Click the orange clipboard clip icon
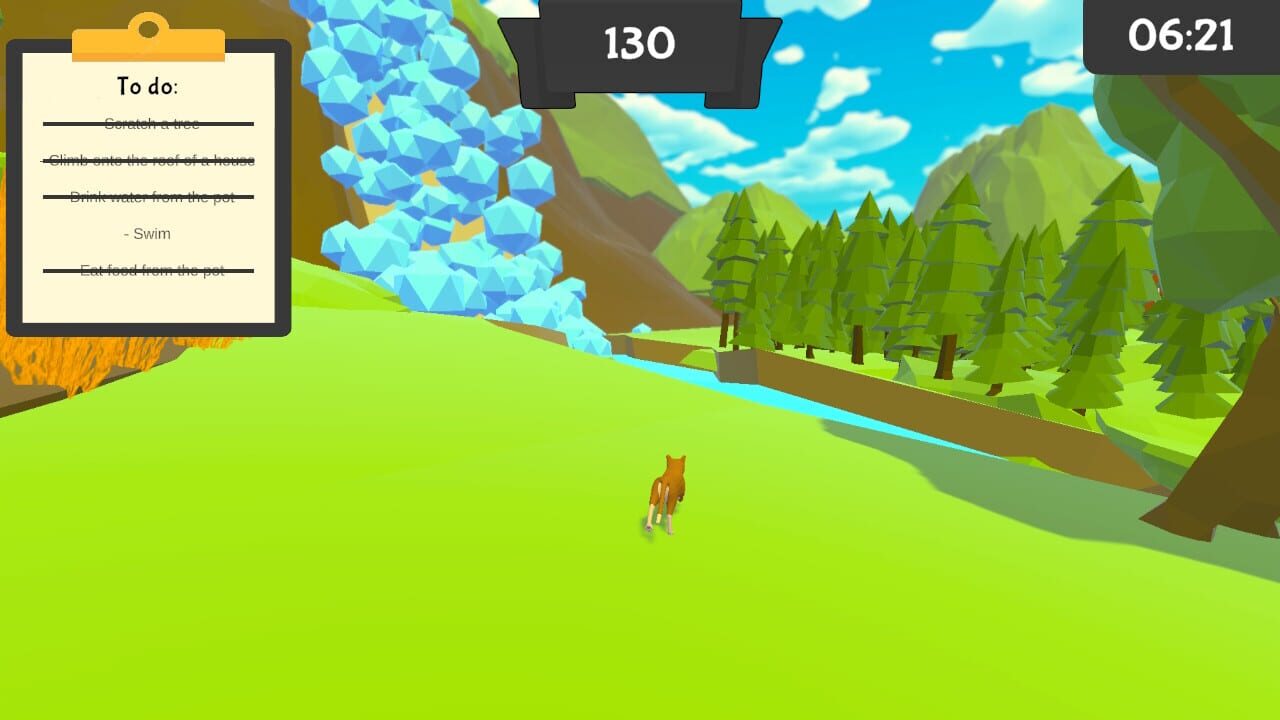The width and height of the screenshot is (1280, 720). coord(150,35)
